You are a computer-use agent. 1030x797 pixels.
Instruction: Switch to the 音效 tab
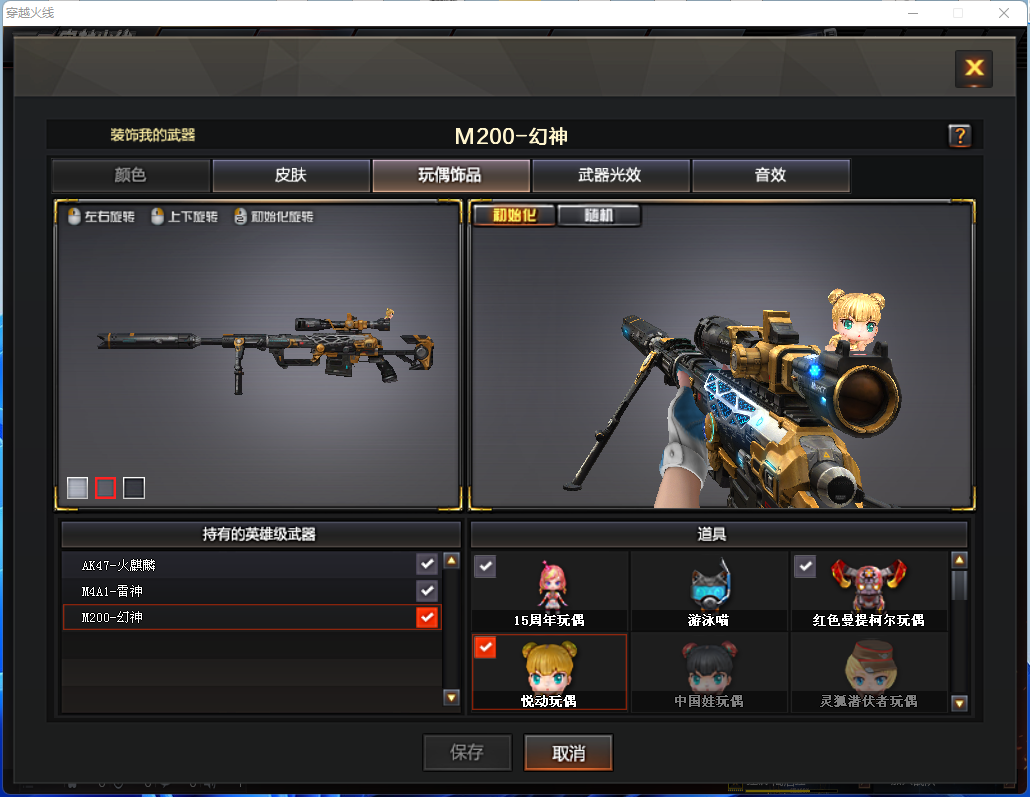770,175
